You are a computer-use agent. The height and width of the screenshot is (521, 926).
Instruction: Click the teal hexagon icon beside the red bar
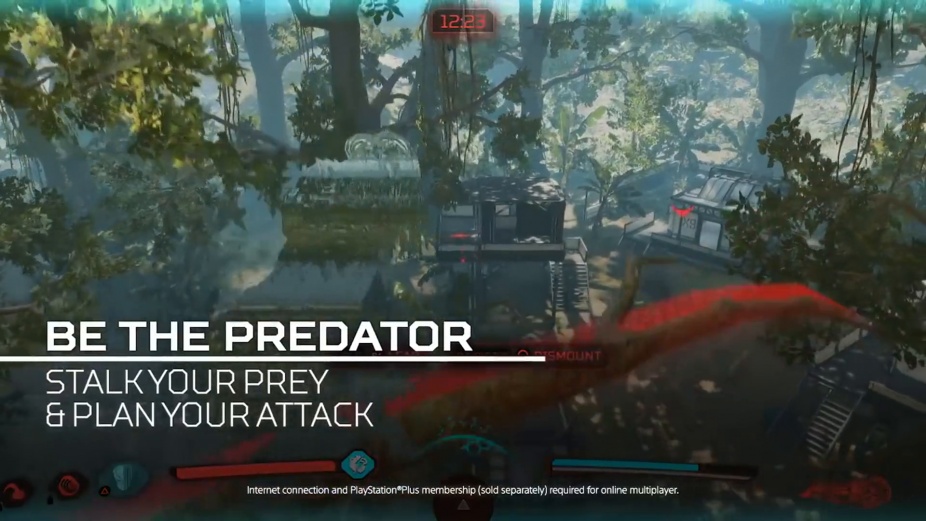click(x=357, y=464)
